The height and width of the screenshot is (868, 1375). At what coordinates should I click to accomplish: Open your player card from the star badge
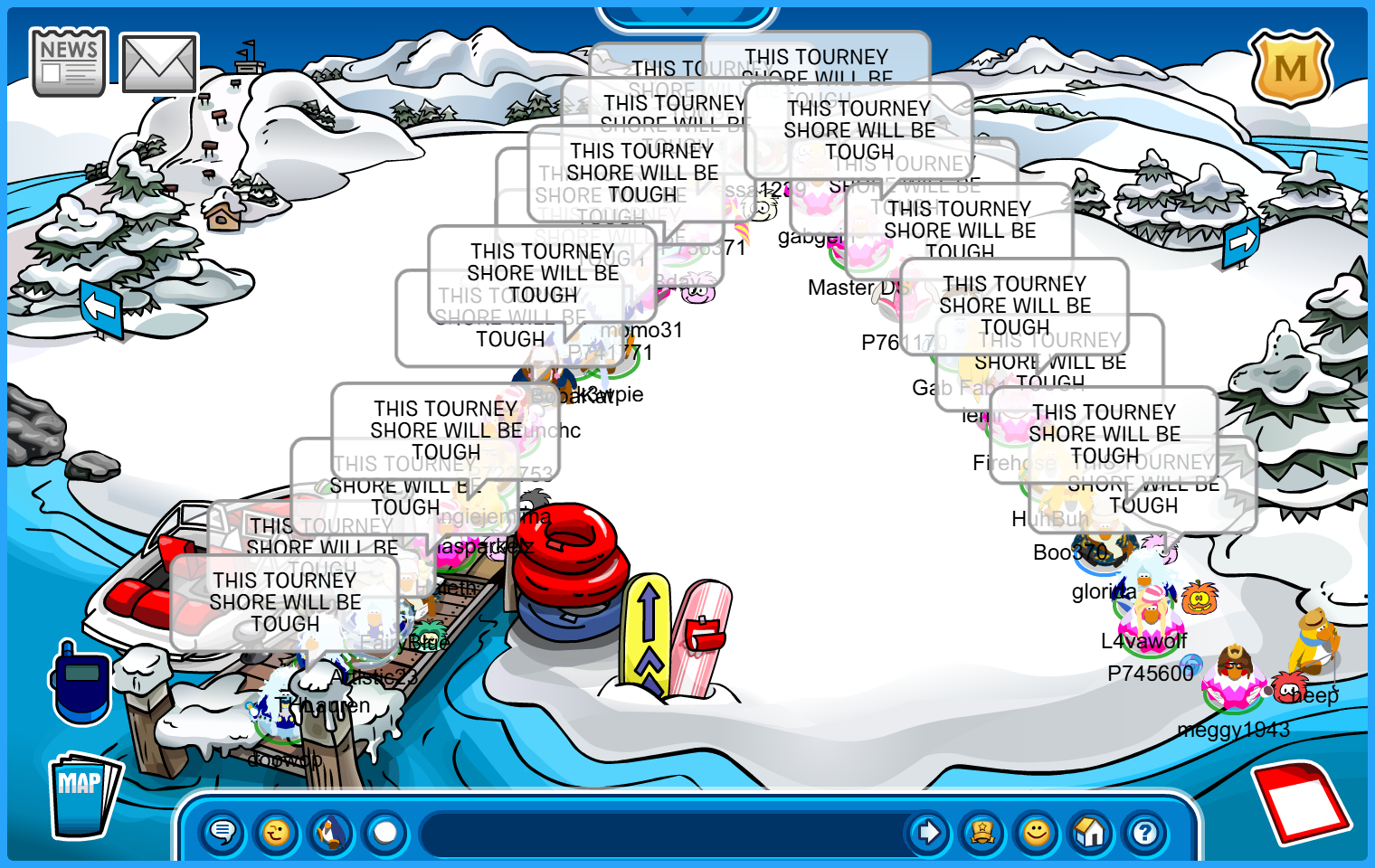coord(982,832)
